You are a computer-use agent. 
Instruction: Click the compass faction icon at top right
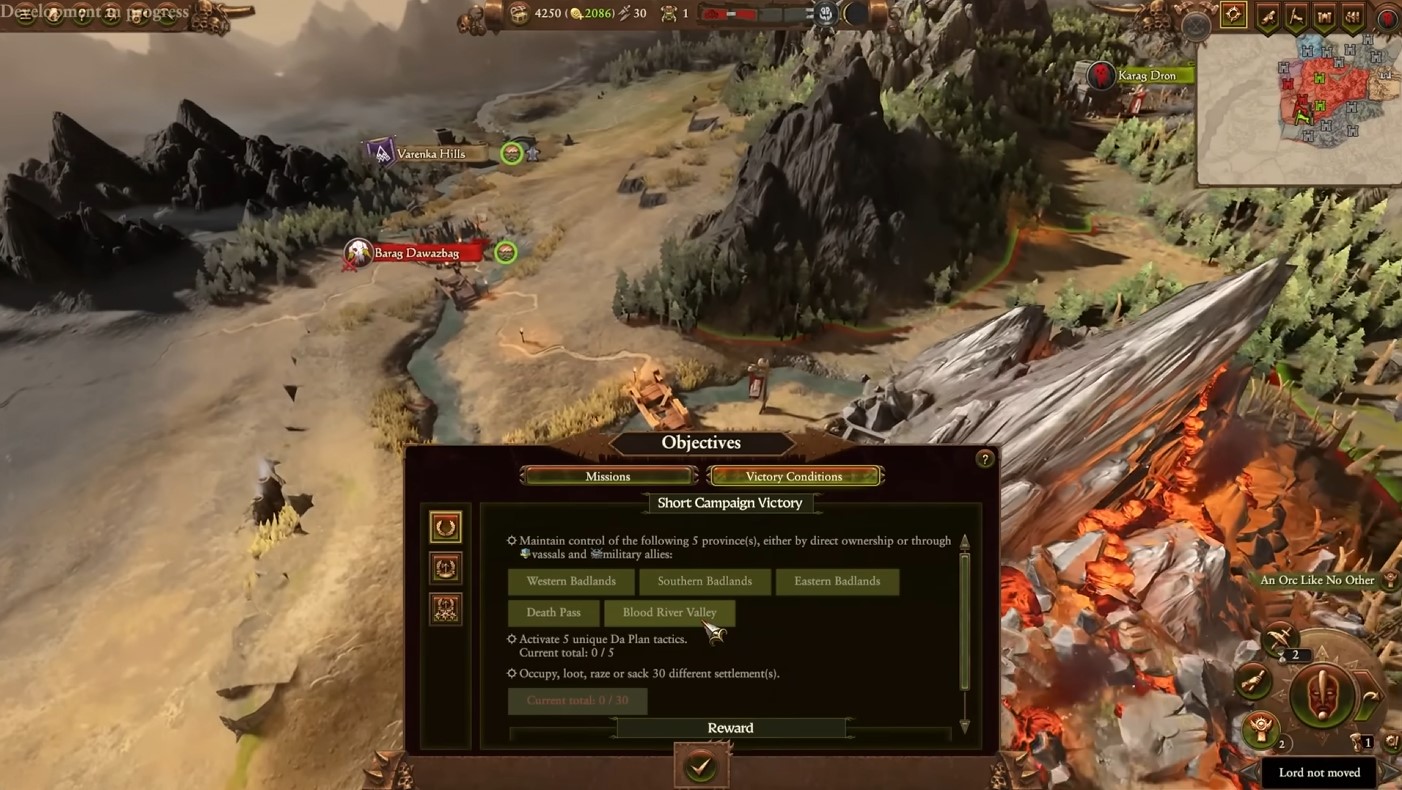coord(1233,15)
